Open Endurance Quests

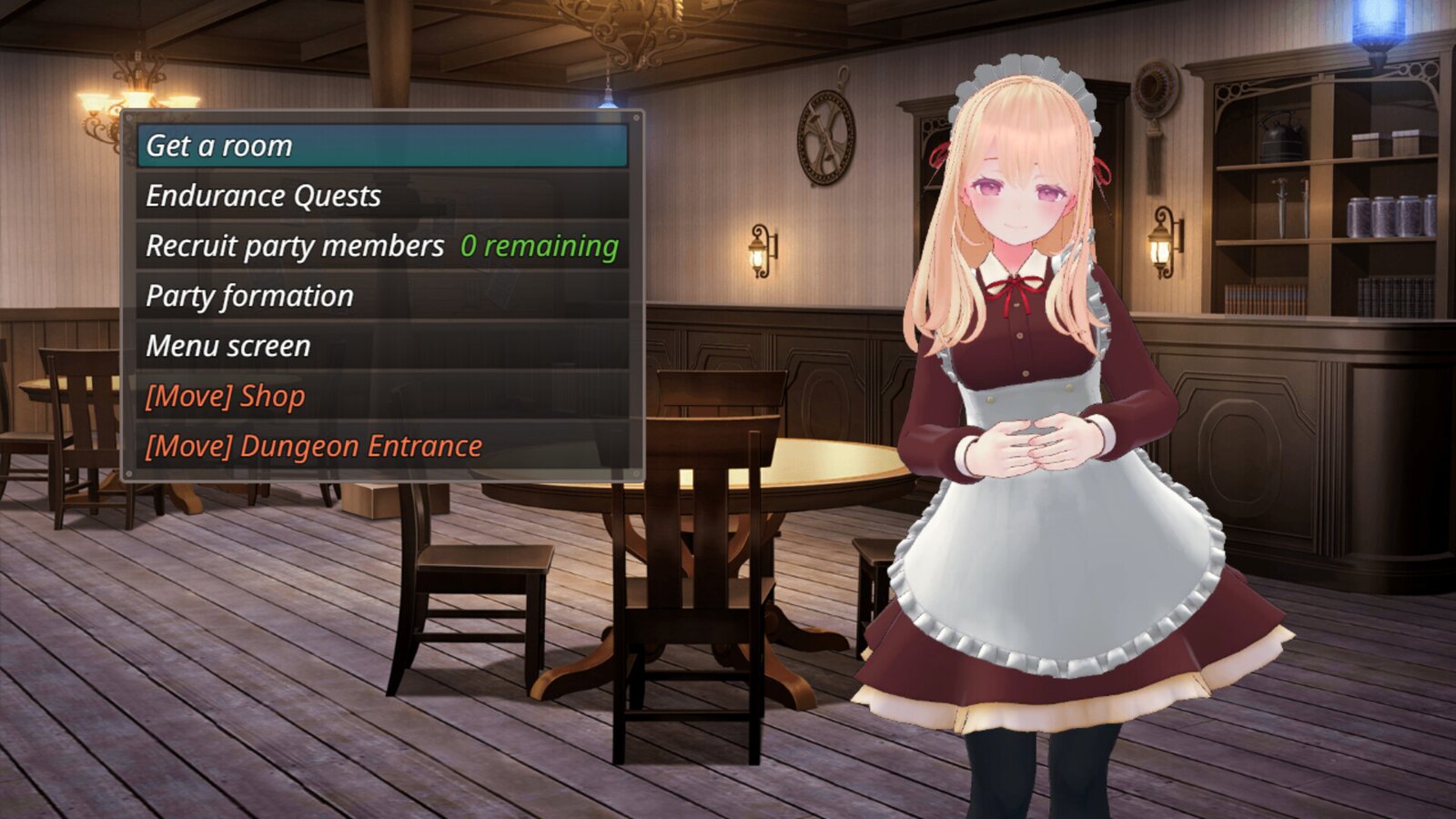382,196
